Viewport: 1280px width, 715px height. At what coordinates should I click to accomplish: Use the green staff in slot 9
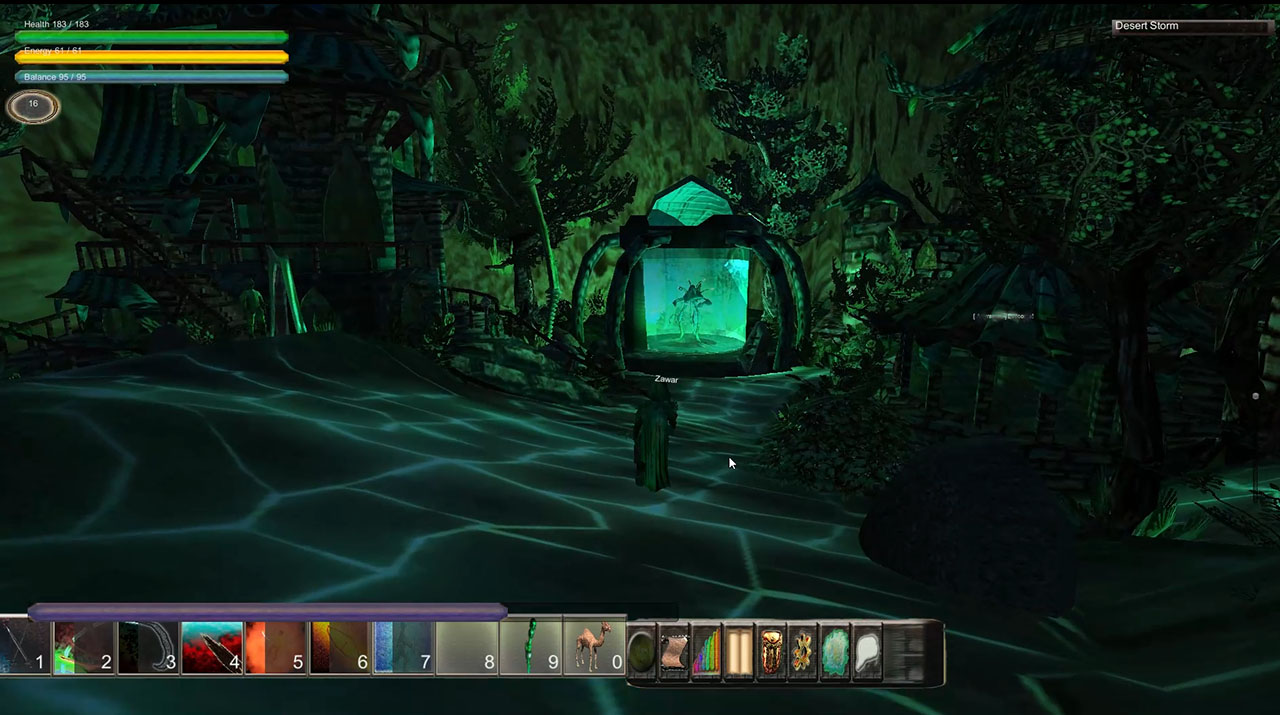pos(531,648)
